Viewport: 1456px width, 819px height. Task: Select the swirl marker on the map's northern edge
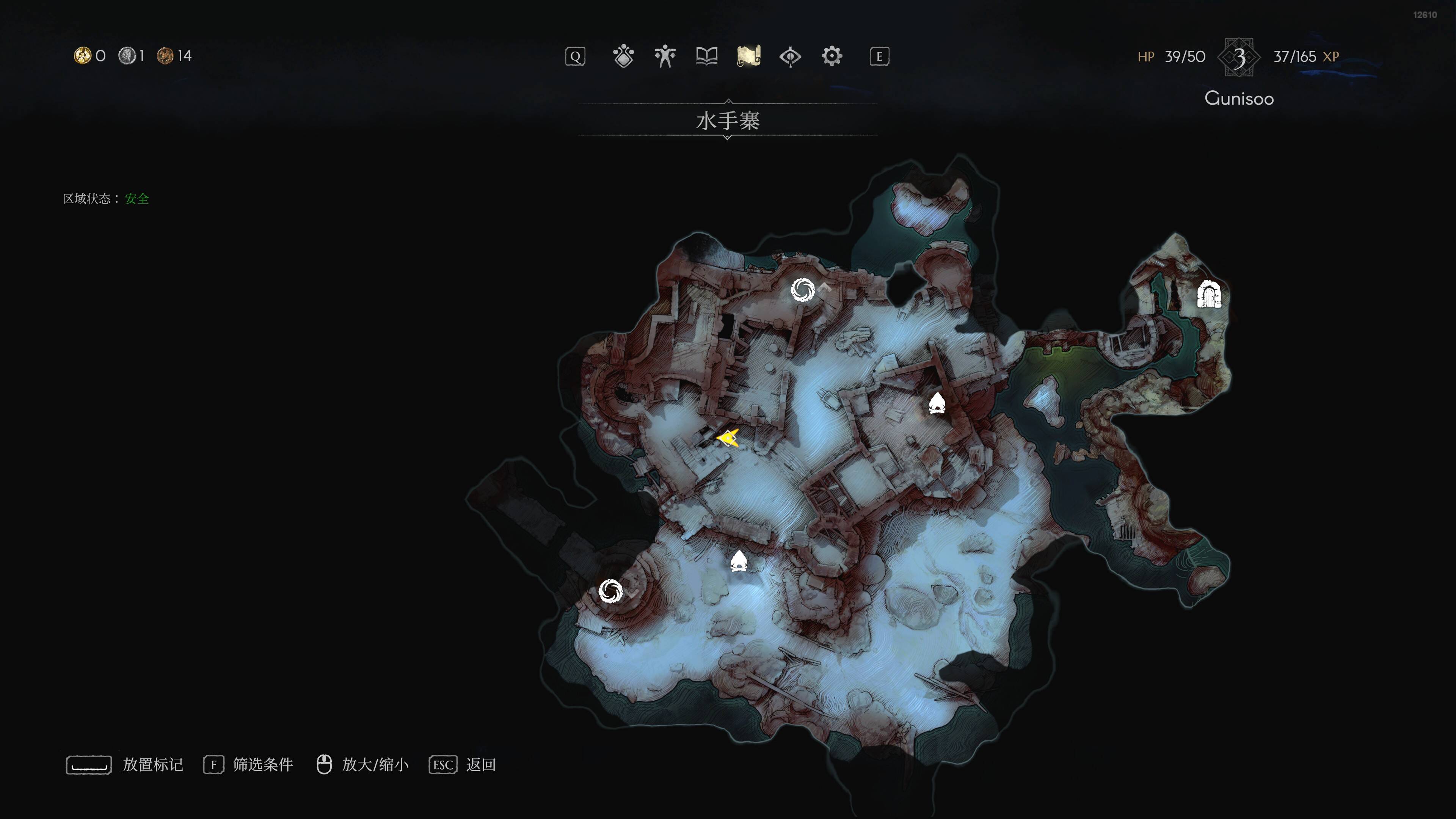click(803, 290)
